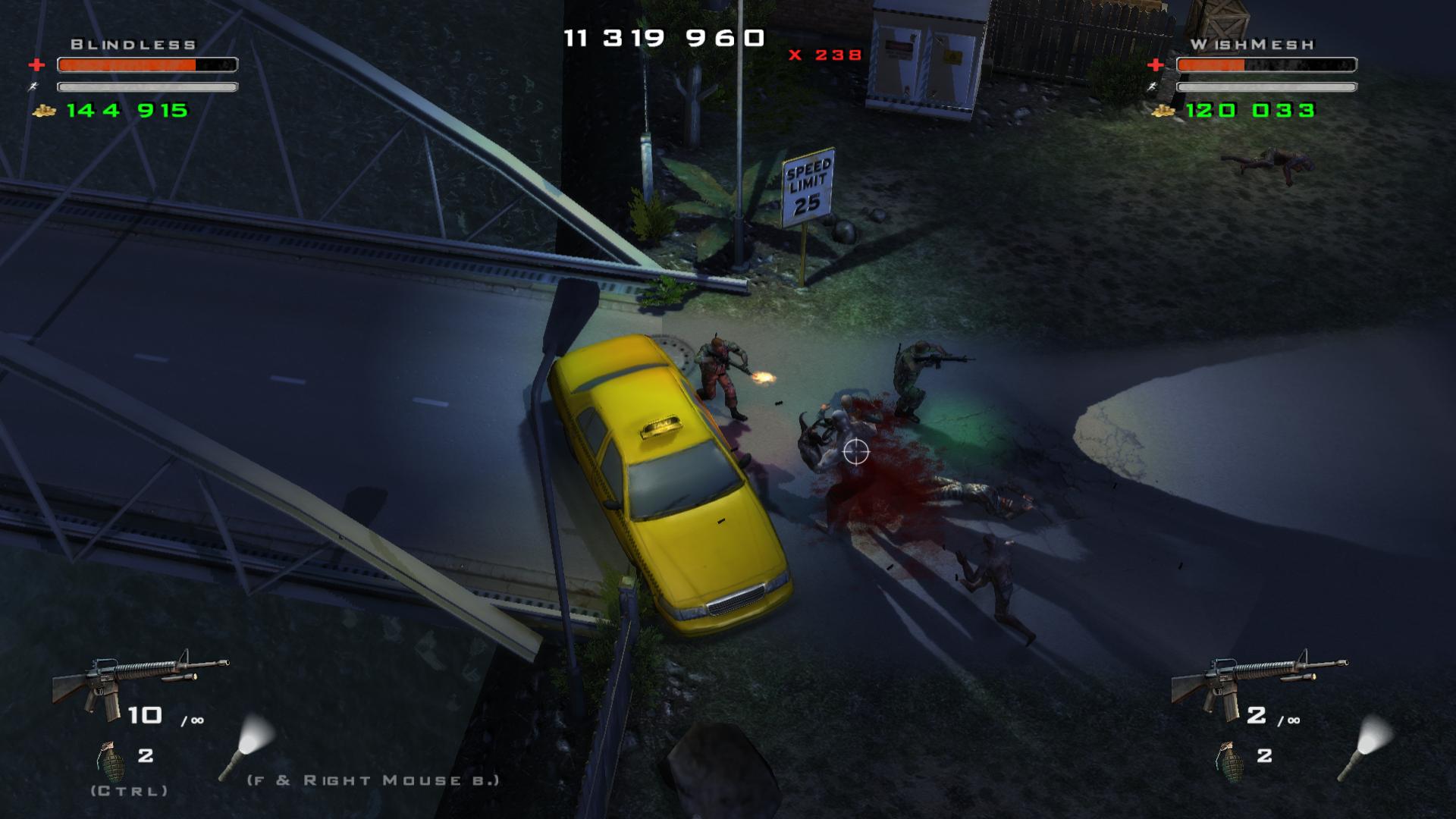Screen dimensions: 1456x819
Task: Click WishMesh's grenade icon
Action: point(1229,761)
